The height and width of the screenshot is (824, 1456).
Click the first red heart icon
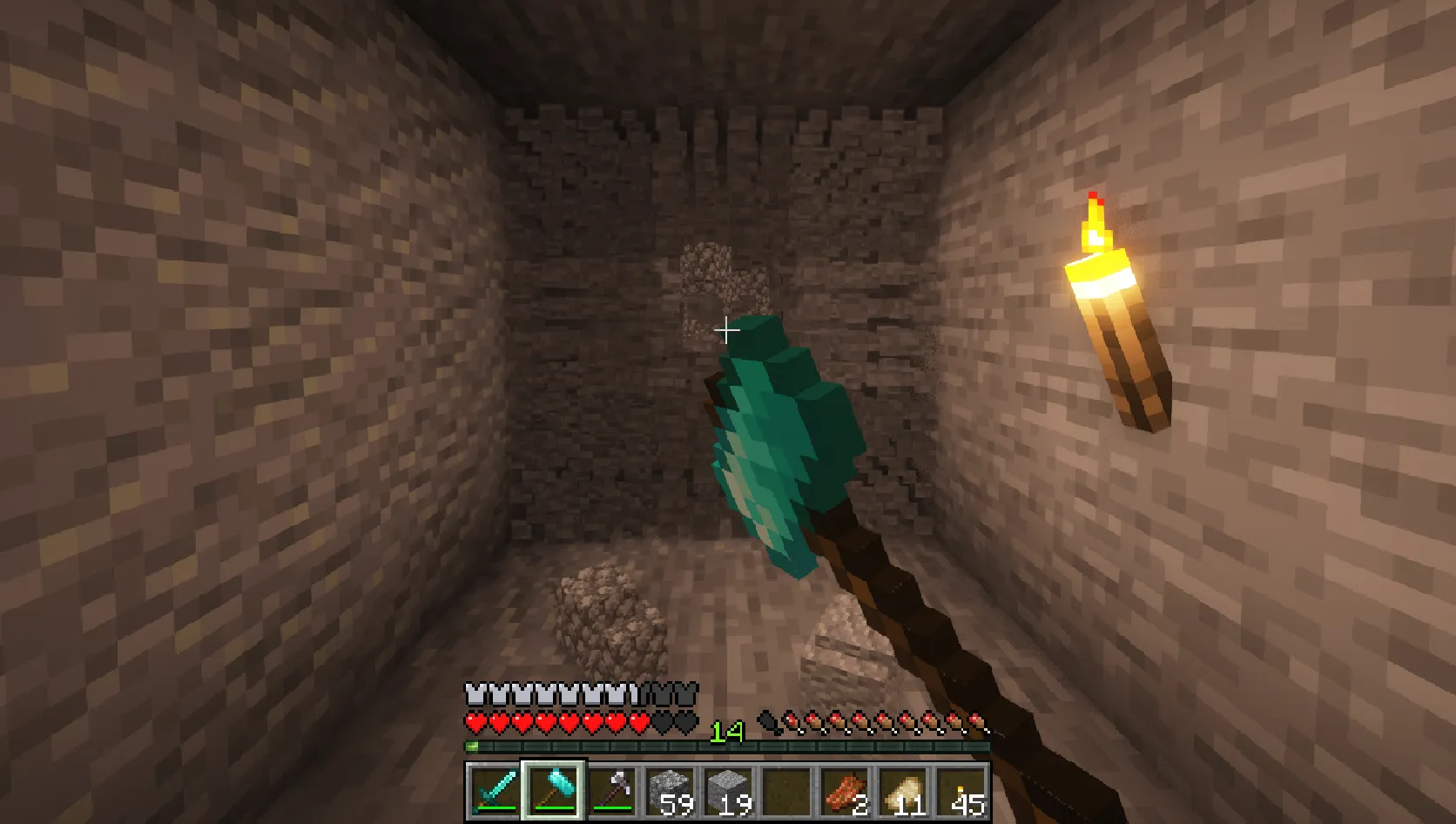point(475,722)
